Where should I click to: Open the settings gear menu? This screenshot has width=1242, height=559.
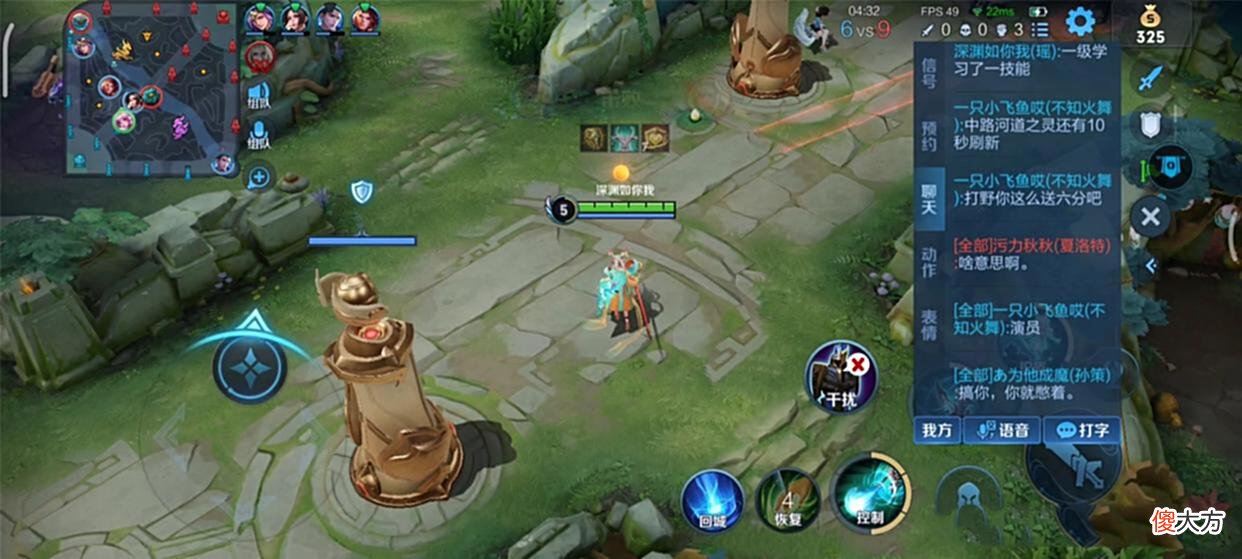pyautogui.click(x=1080, y=20)
